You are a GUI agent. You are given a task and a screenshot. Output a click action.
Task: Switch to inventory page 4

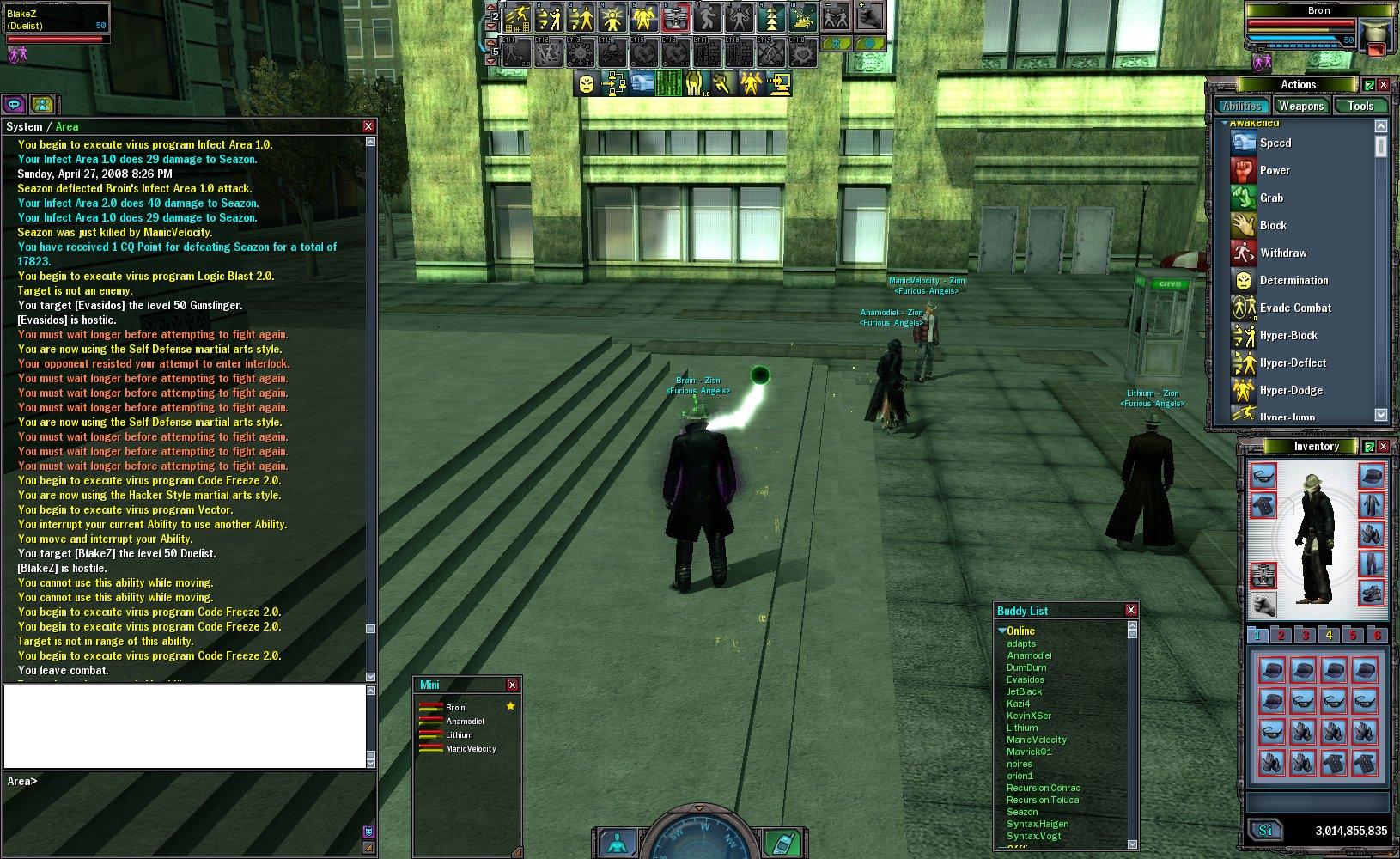pos(1329,636)
